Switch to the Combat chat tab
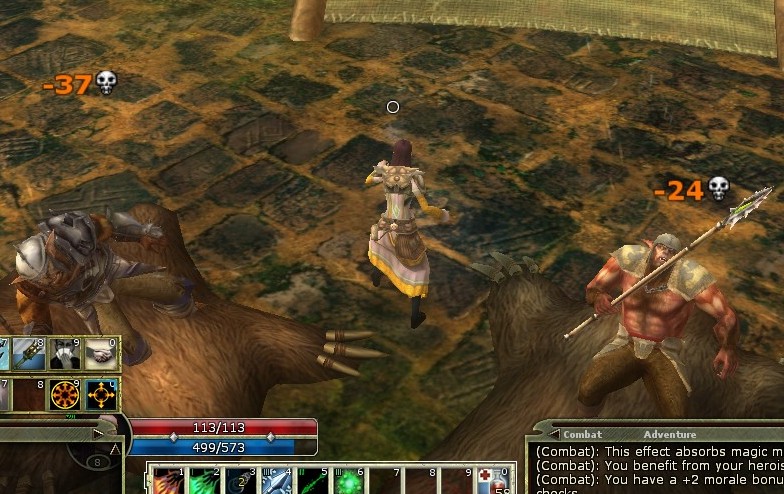Screen dimensions: 784x494 tap(582, 435)
